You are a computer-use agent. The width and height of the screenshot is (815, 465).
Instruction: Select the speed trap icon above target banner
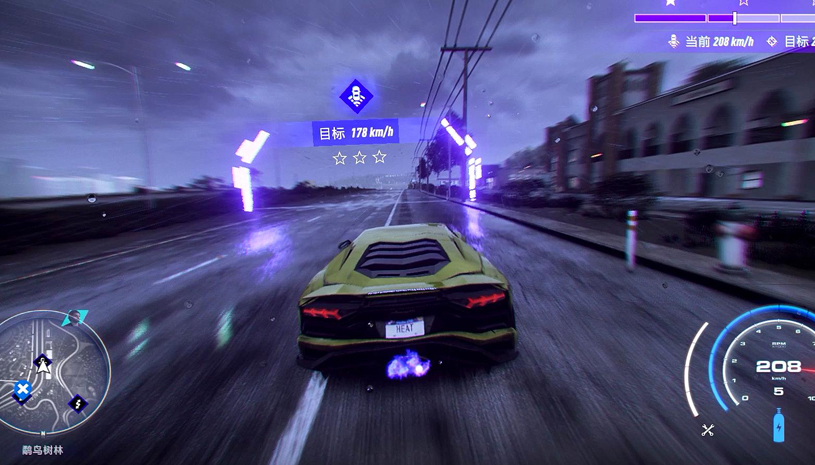click(356, 97)
